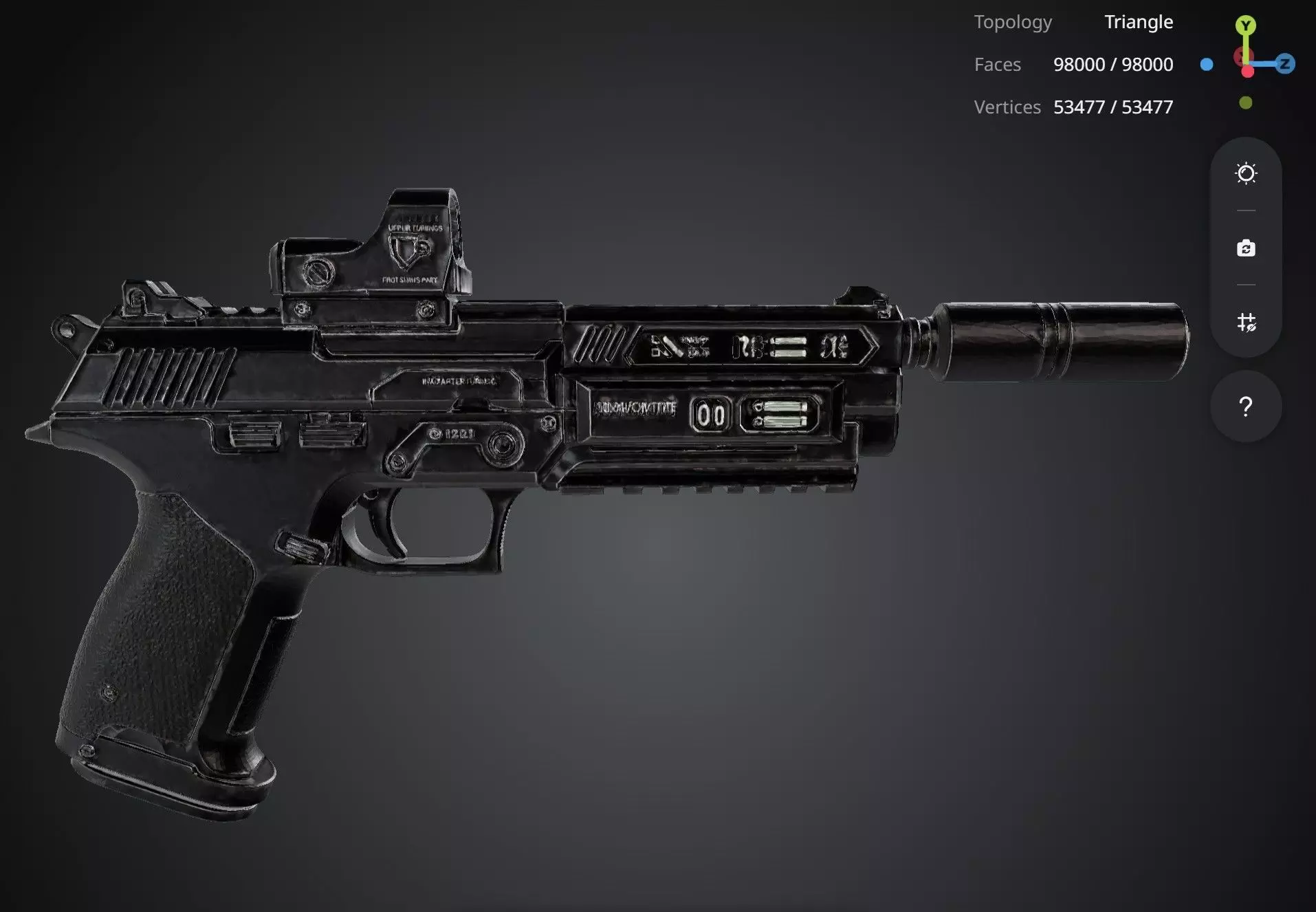Open the lighting settings sun icon
1316x912 pixels.
1245,173
